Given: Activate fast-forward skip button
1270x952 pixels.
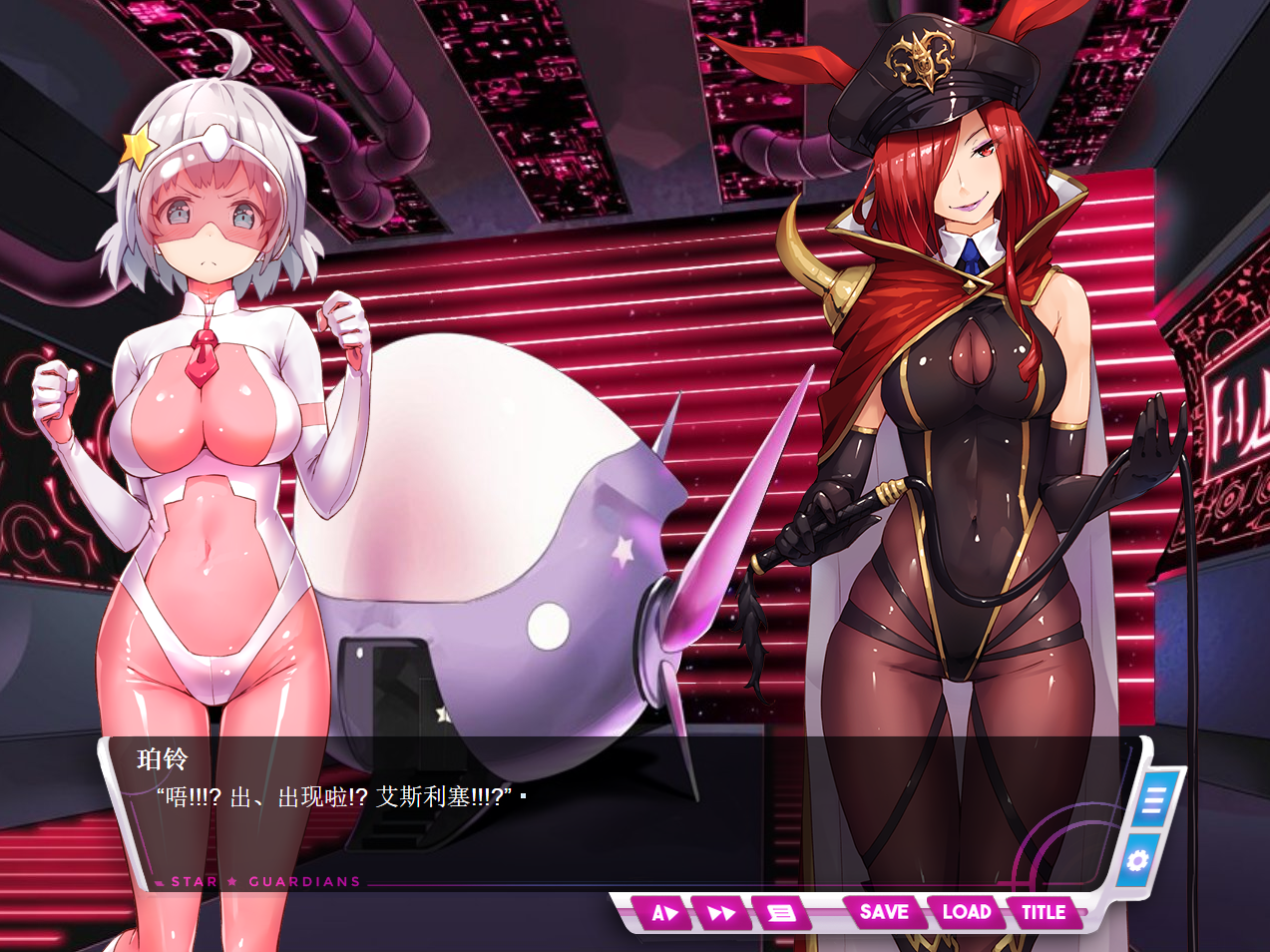Looking at the screenshot, I should click(721, 912).
